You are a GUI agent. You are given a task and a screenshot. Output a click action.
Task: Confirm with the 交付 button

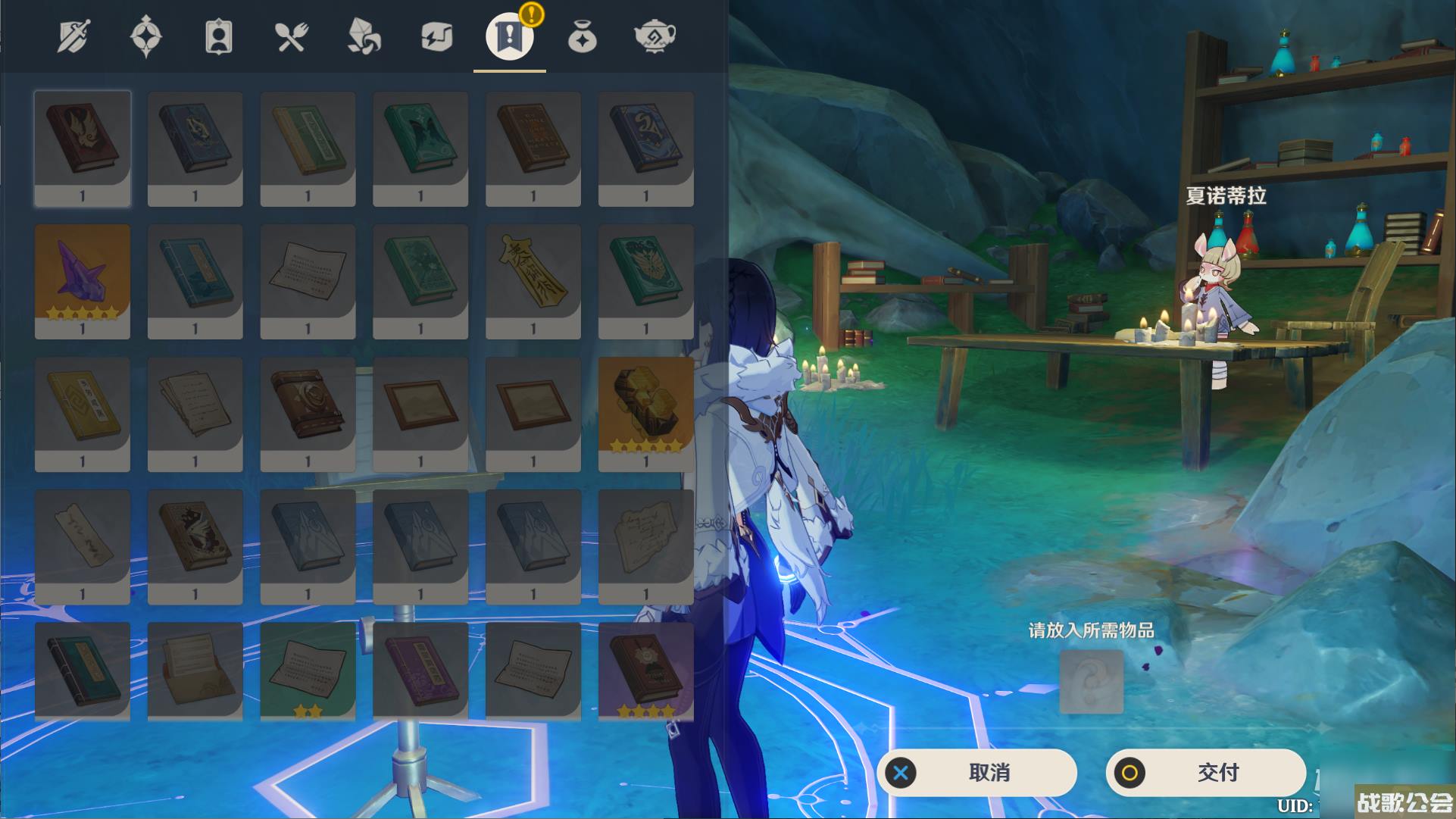[x=1206, y=773]
